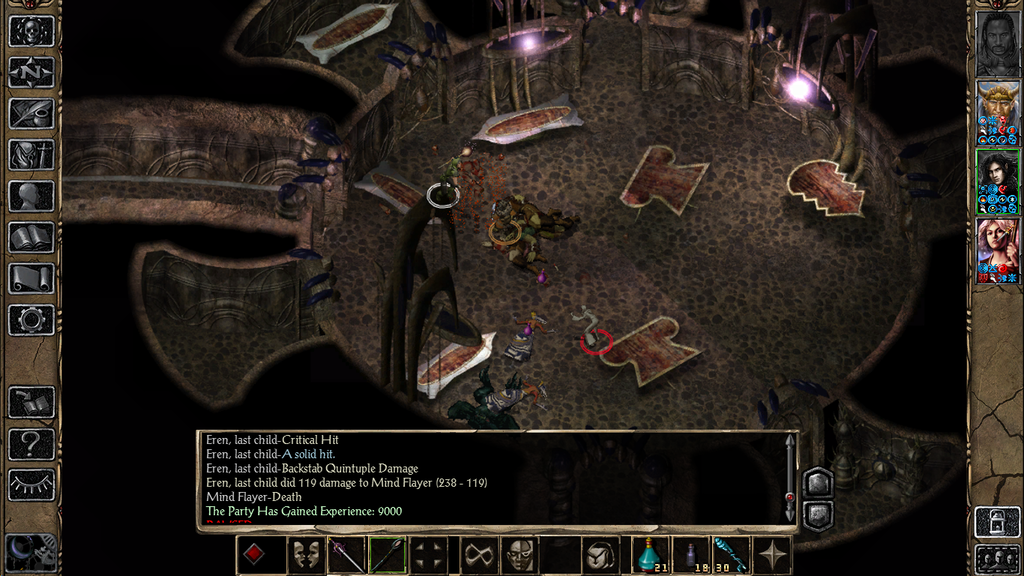The width and height of the screenshot is (1024, 576).
Task: Open game options with the gear button
Action: tap(31, 320)
